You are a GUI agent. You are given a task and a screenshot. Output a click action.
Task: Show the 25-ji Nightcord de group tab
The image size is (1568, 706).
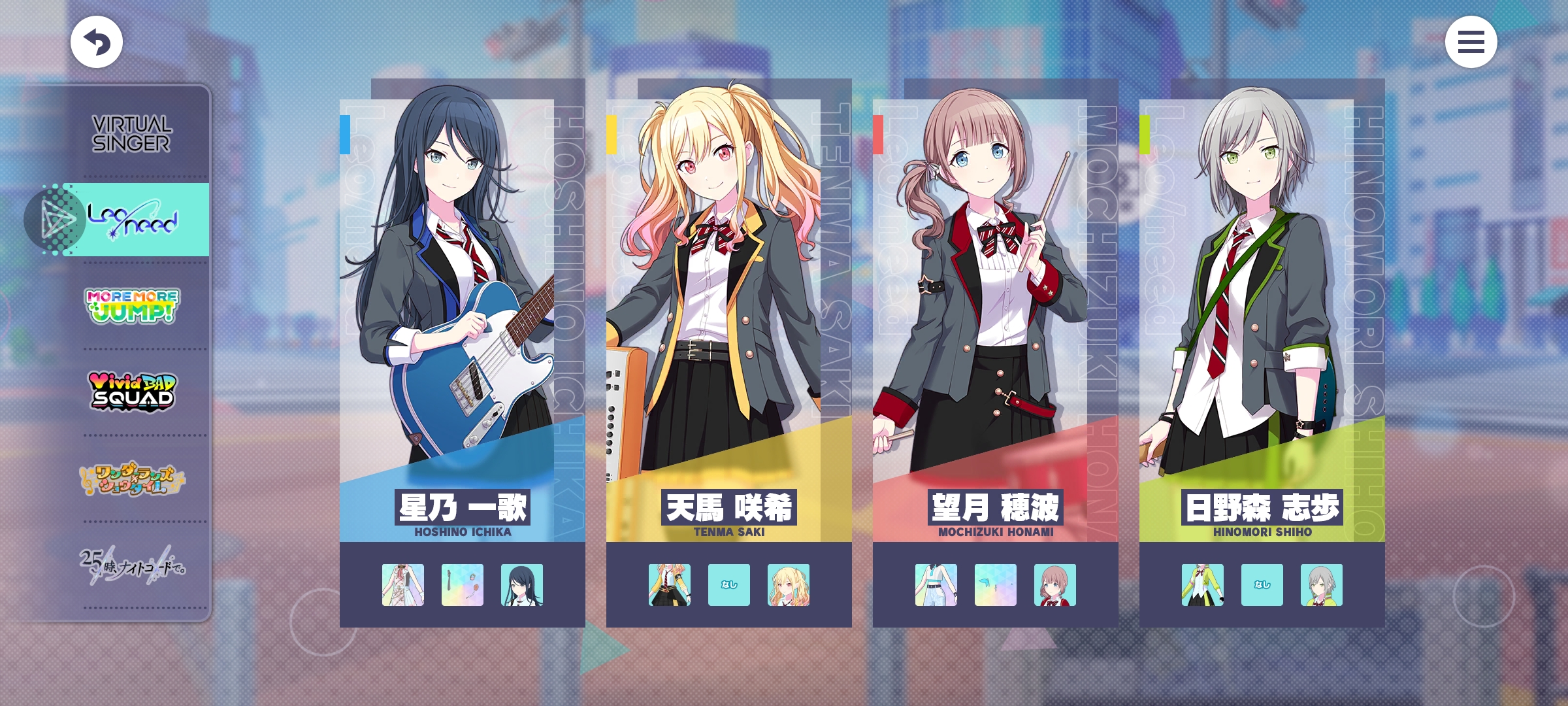(132, 565)
